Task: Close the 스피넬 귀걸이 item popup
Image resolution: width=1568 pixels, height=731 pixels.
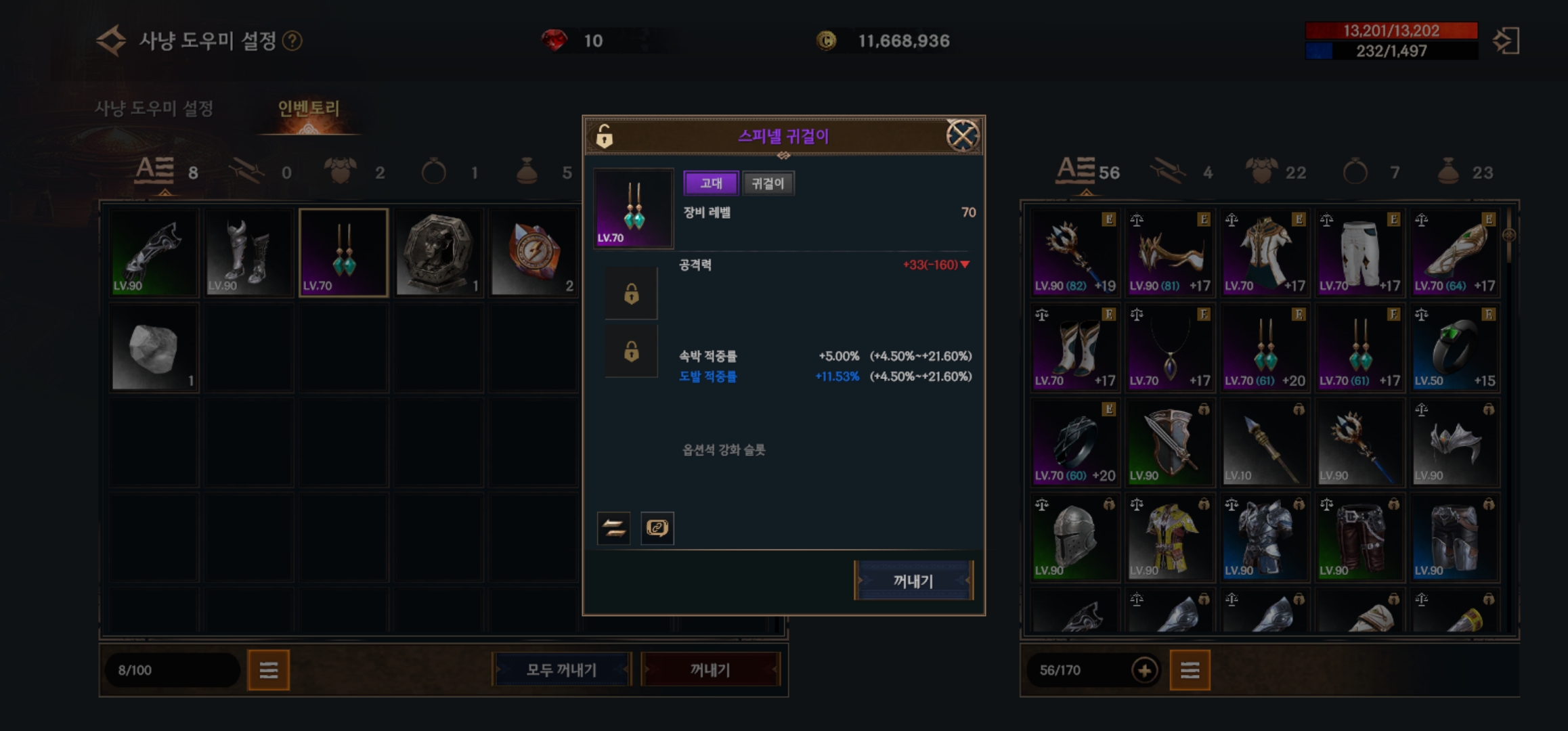Action: click(961, 136)
